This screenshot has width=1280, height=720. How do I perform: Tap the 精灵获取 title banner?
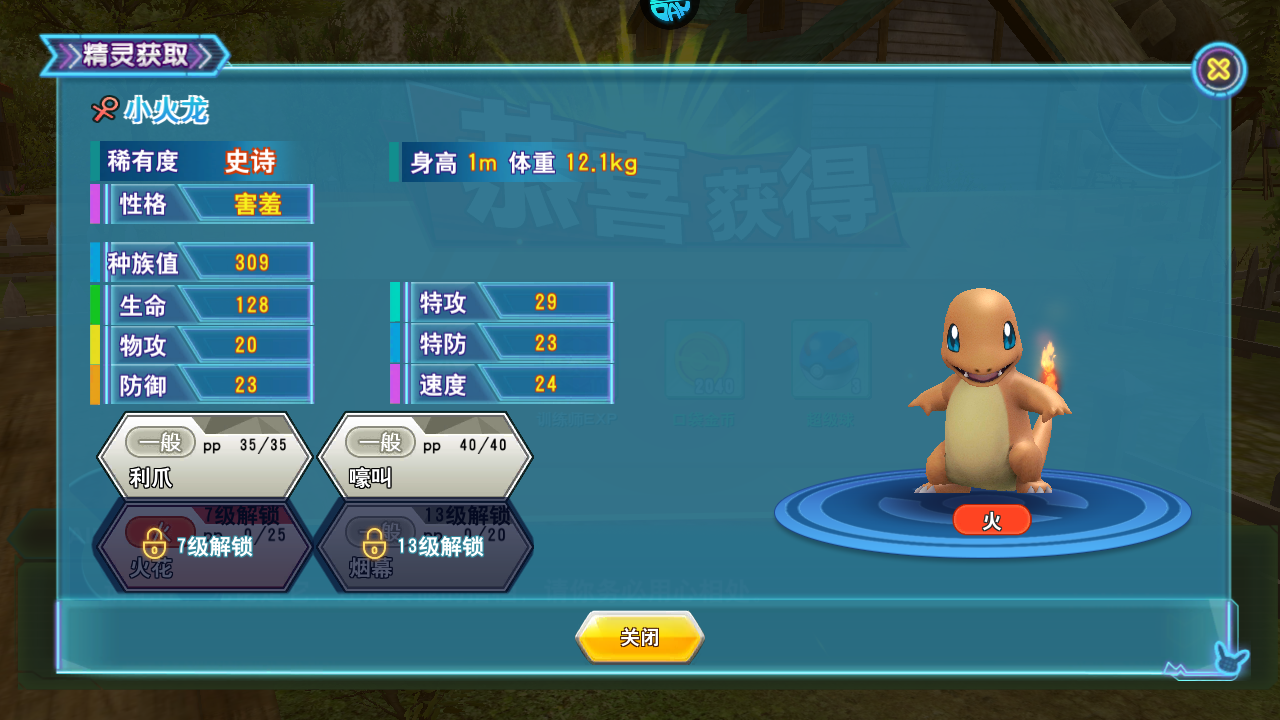tap(137, 57)
